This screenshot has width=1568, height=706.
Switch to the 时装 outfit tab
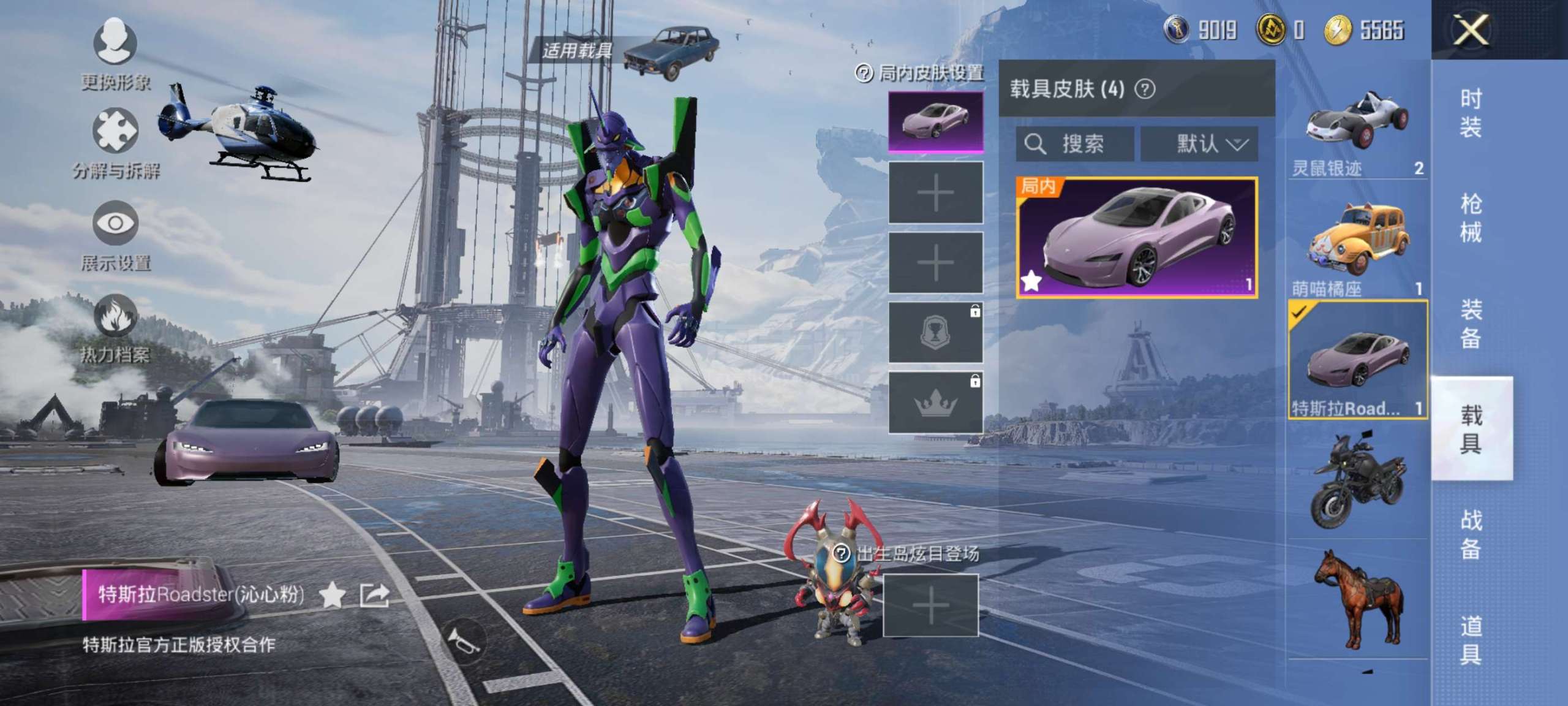[x=1470, y=113]
